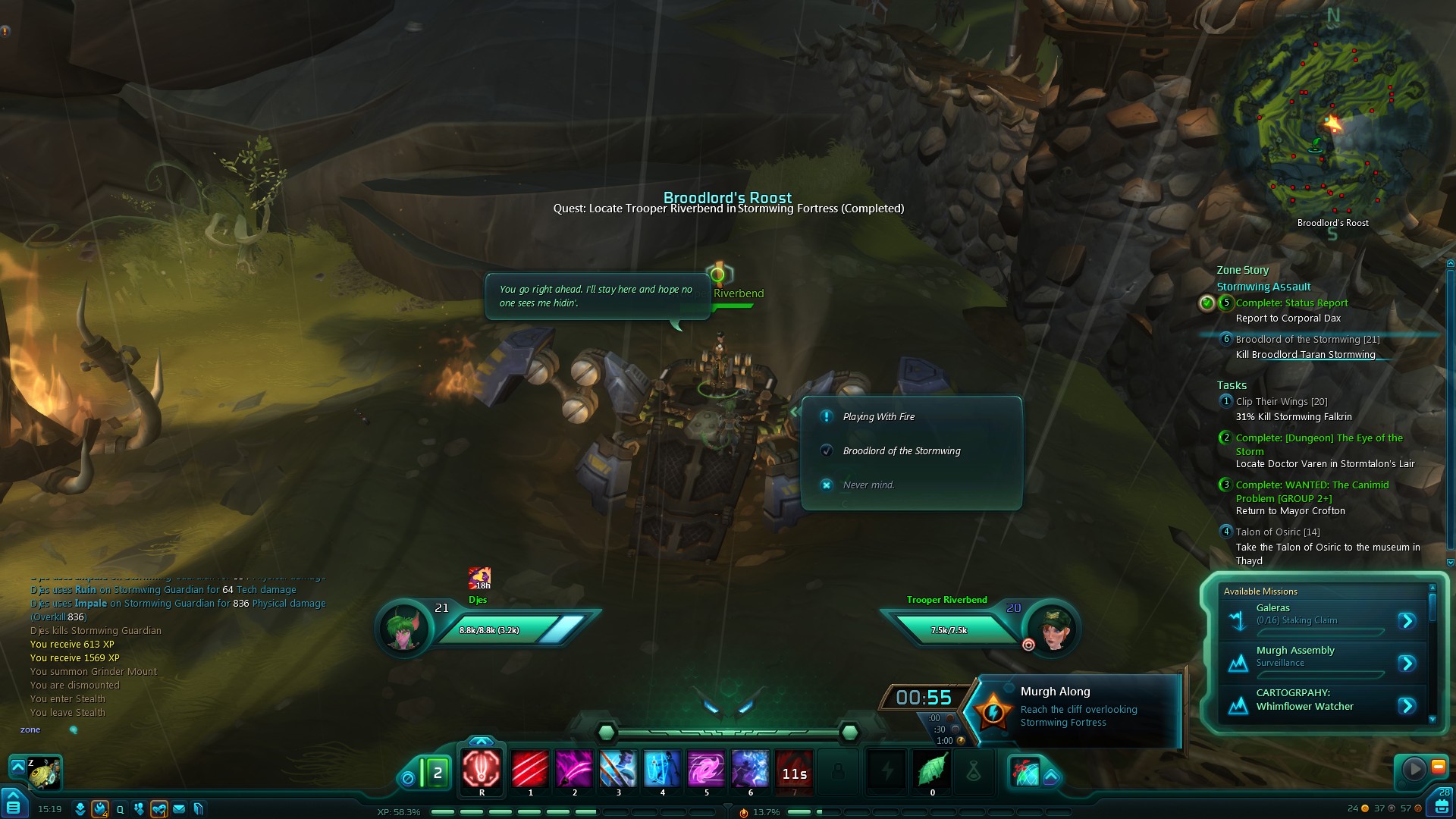Click the orange minimize button beside play control

pyautogui.click(x=1438, y=767)
